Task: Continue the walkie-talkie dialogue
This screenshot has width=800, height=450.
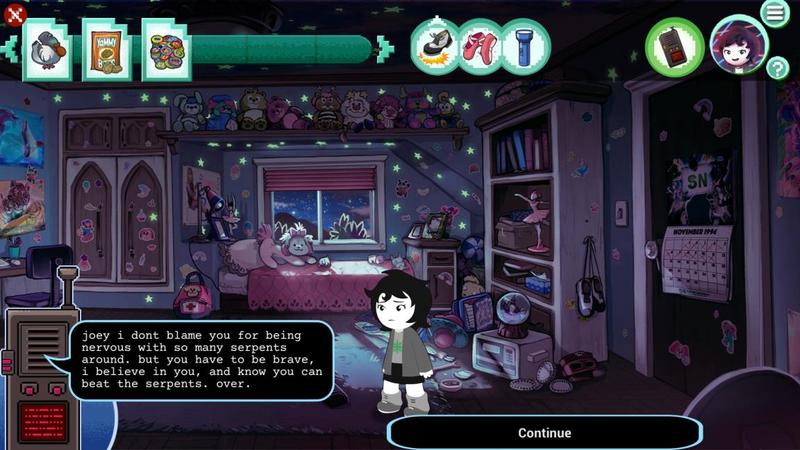Action: 544,433
